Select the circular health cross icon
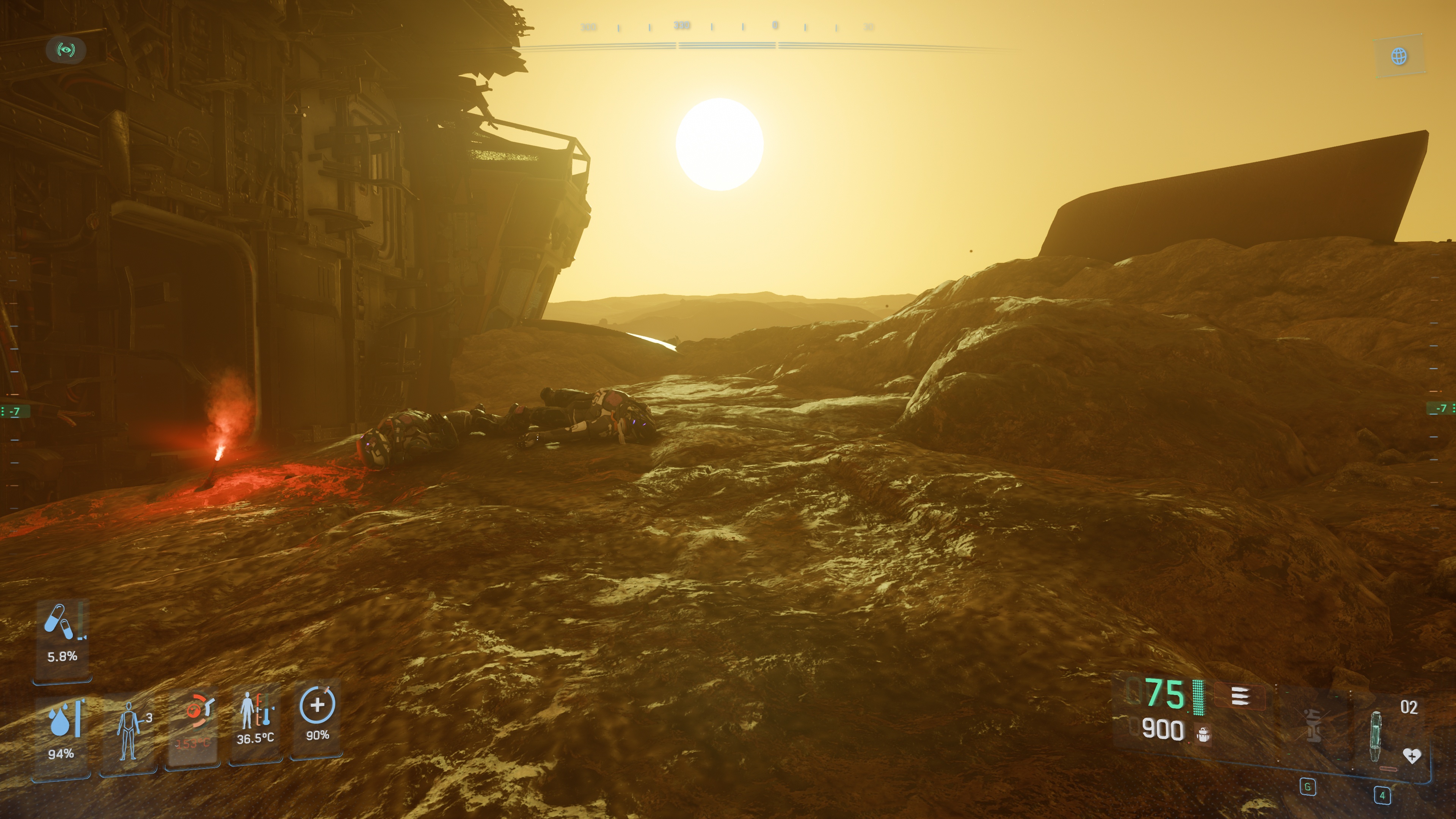The height and width of the screenshot is (819, 1456). pyautogui.click(x=317, y=704)
